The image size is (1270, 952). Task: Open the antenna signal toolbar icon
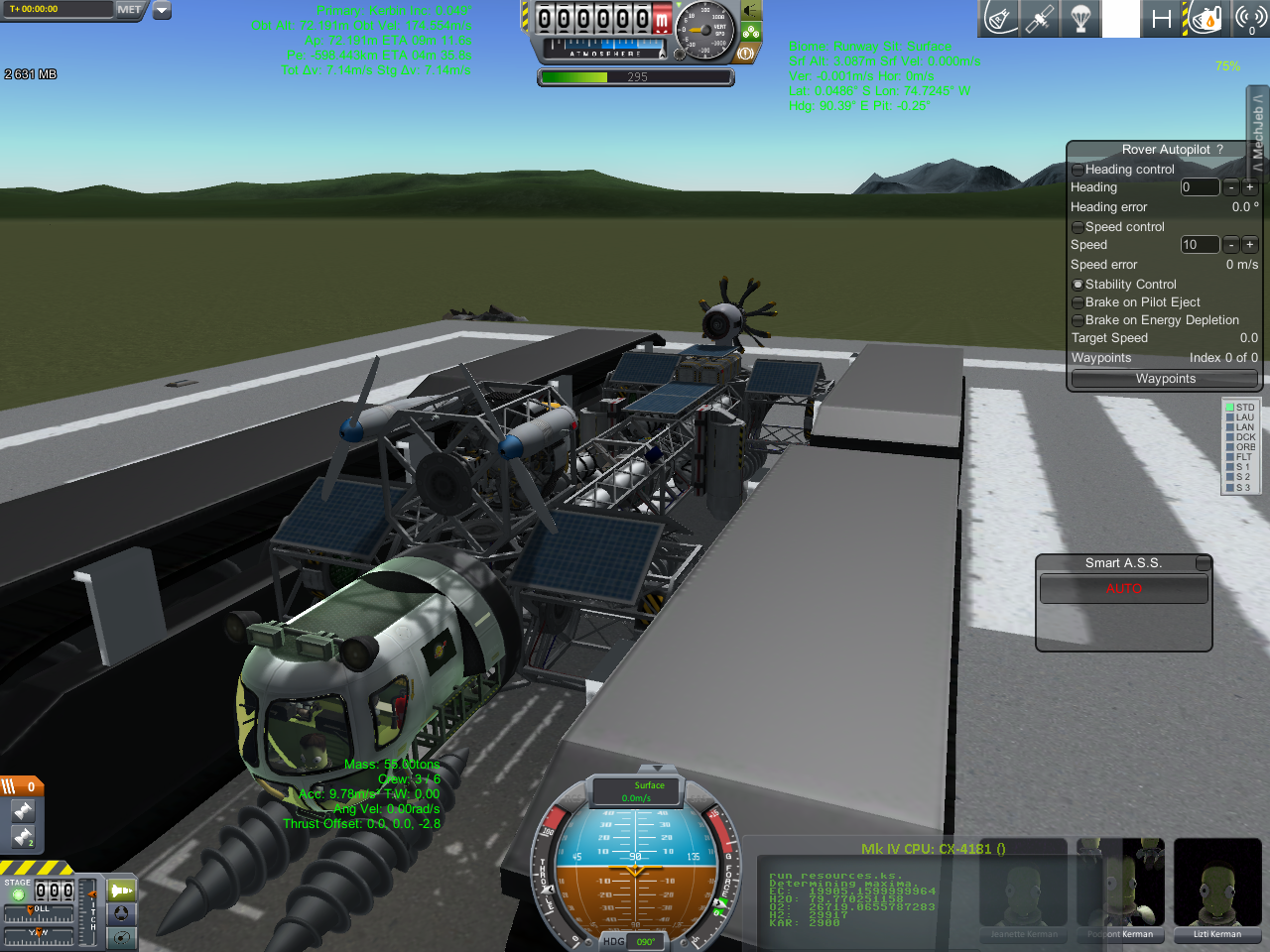[1250, 19]
